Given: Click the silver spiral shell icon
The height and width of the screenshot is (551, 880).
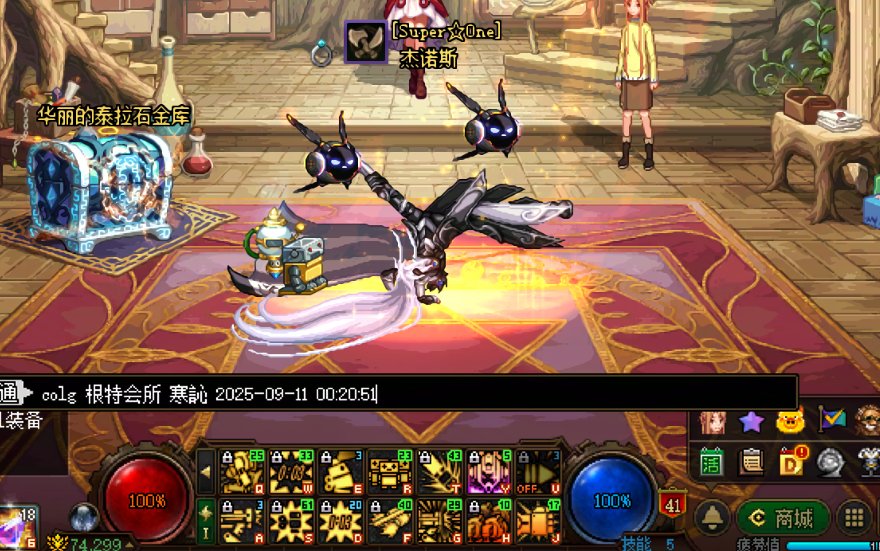Looking at the screenshot, I should (831, 462).
